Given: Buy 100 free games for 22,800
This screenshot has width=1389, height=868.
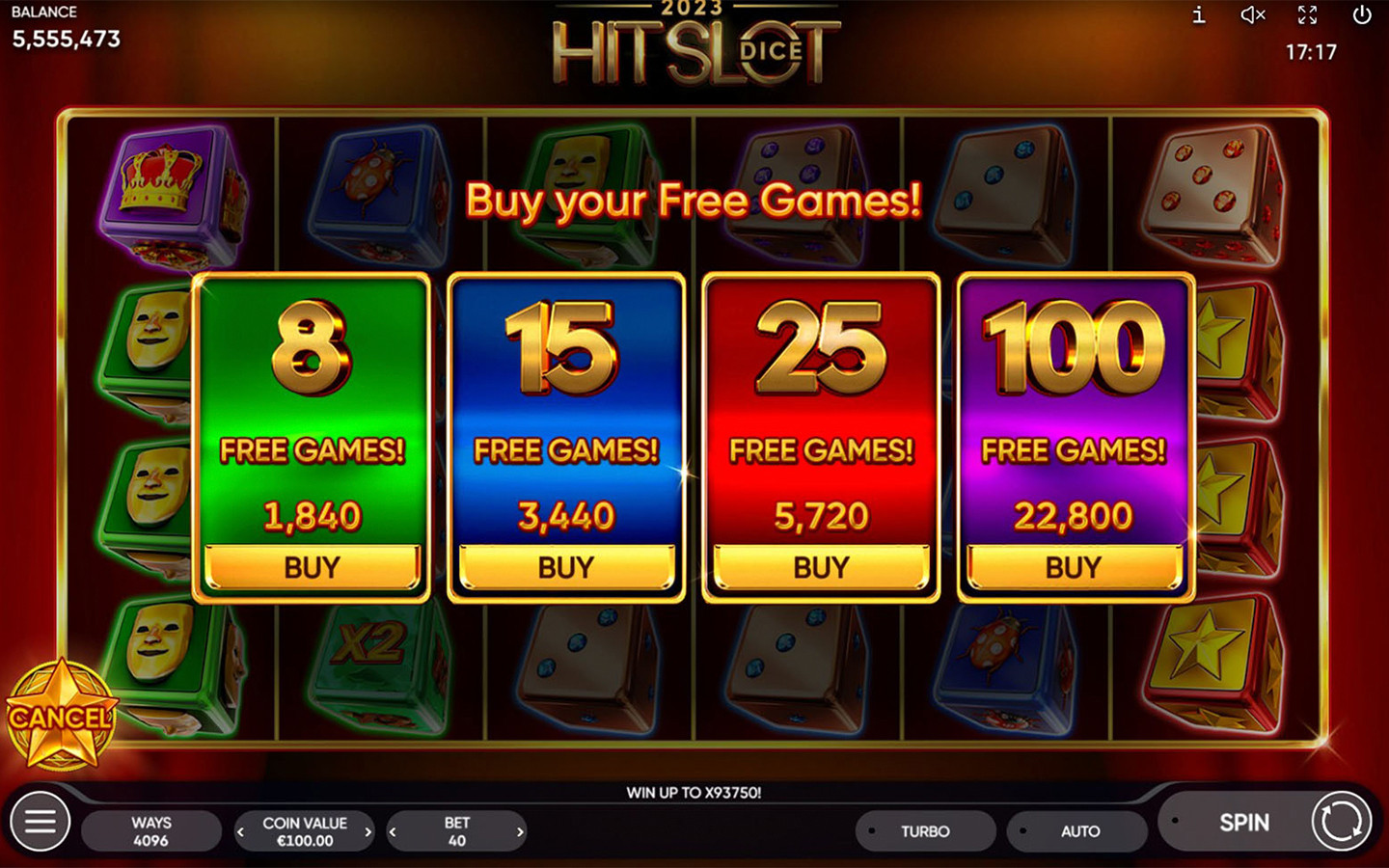Looking at the screenshot, I should click(1075, 567).
